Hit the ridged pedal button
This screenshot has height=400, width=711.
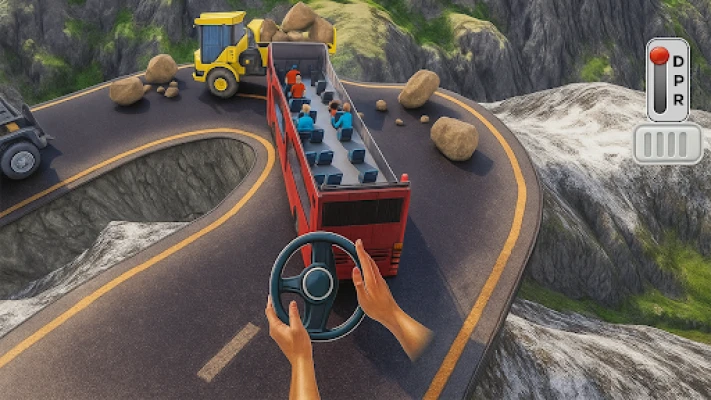tap(667, 144)
